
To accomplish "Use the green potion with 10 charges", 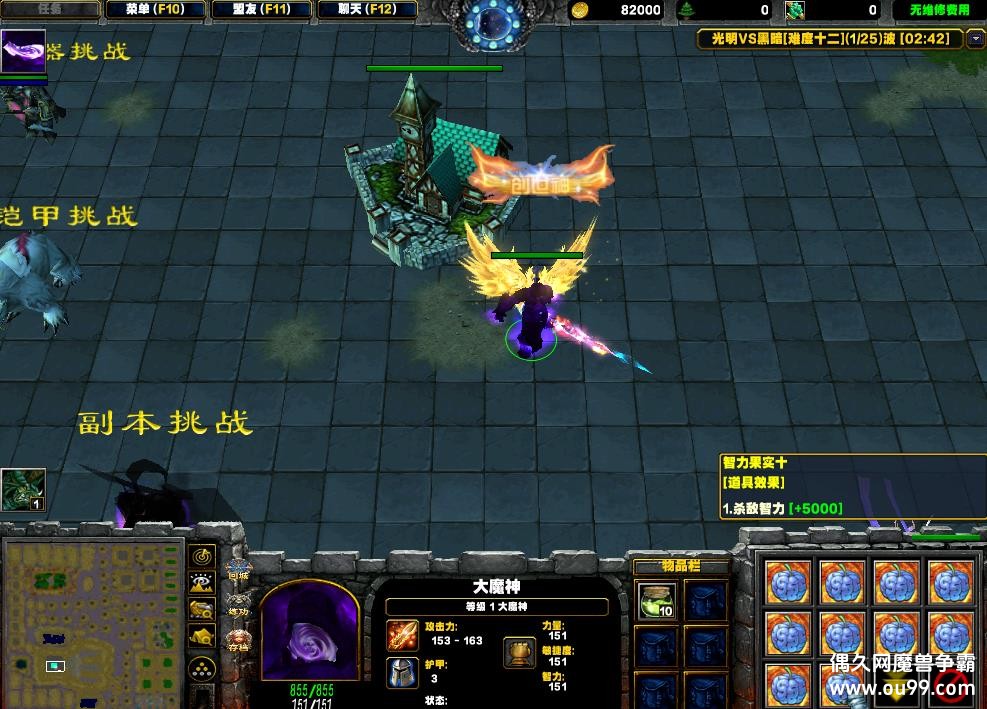I will pyautogui.click(x=657, y=600).
